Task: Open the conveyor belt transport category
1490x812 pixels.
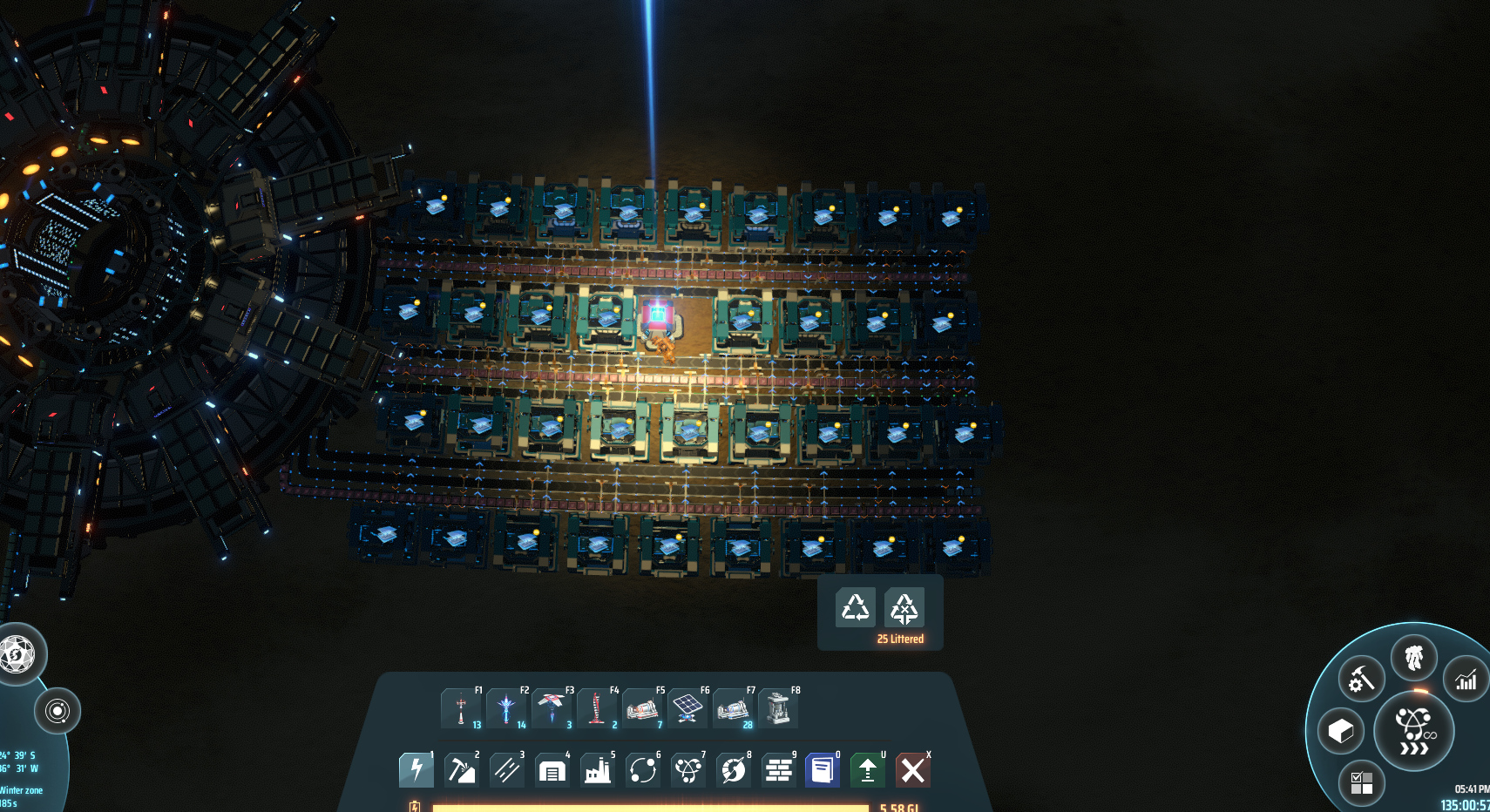Action: [506, 770]
